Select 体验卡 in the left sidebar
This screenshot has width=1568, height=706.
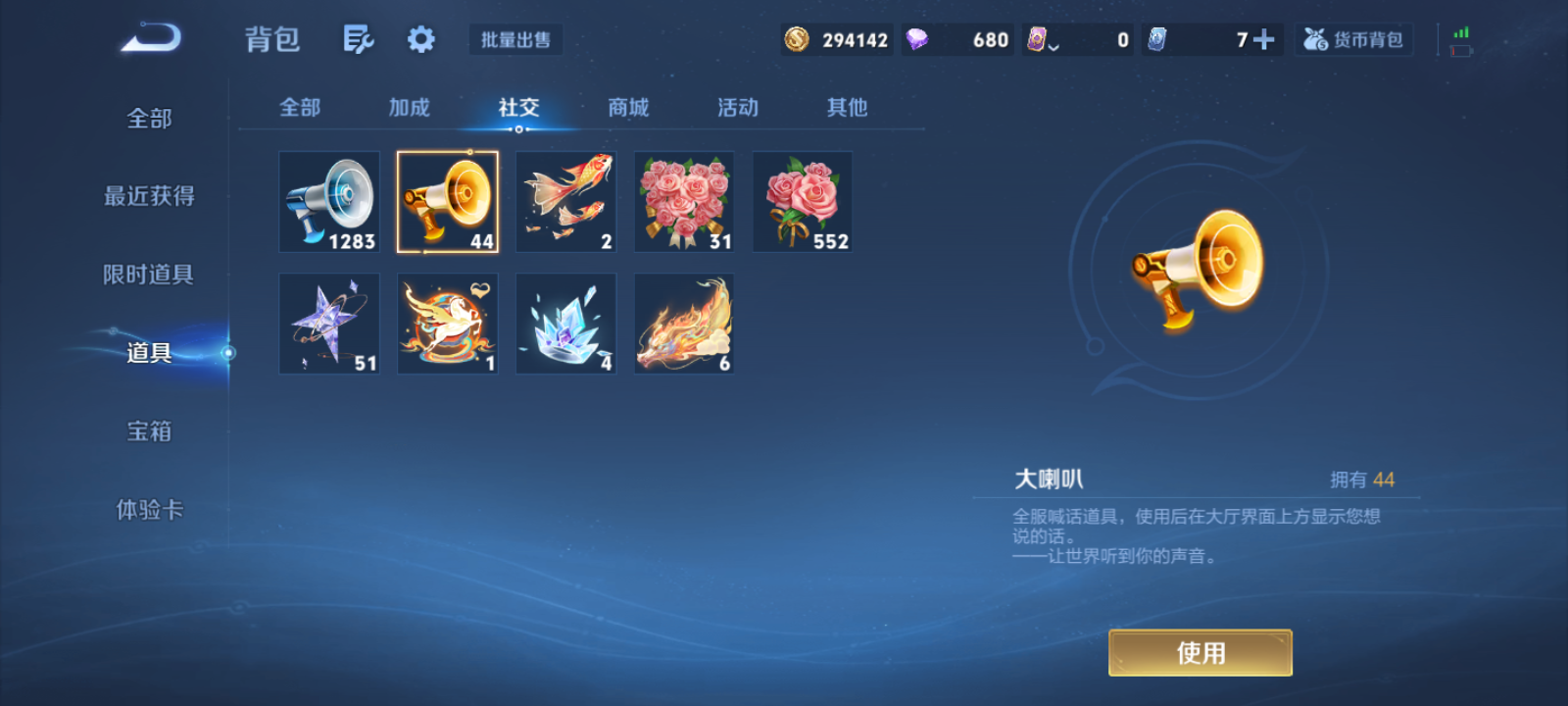[x=149, y=510]
